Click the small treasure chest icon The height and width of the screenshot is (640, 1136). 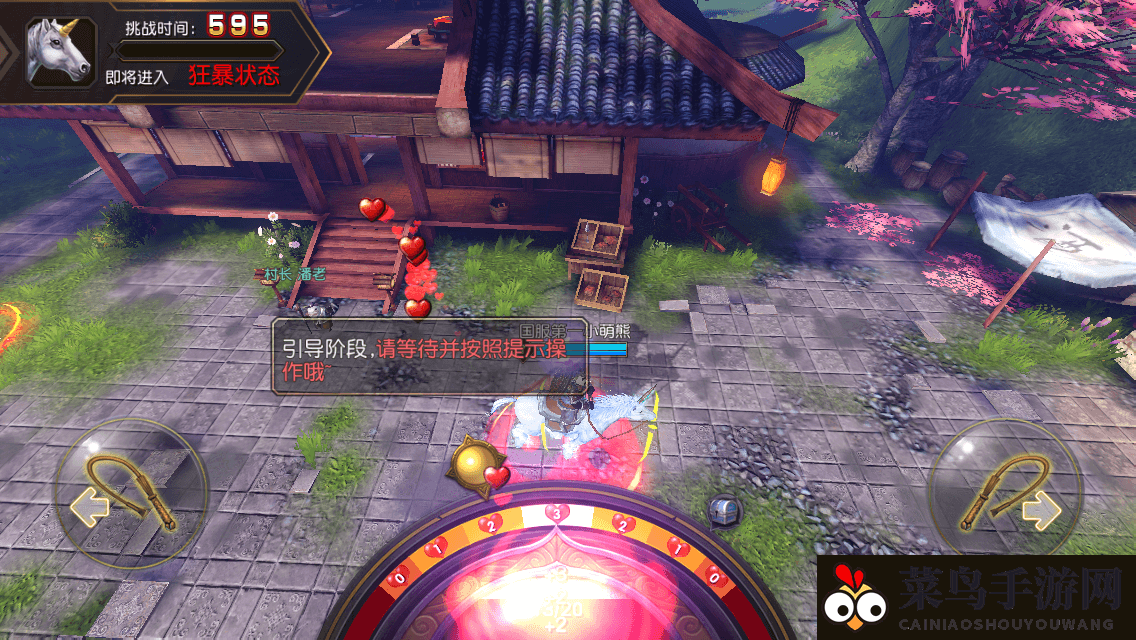(724, 511)
